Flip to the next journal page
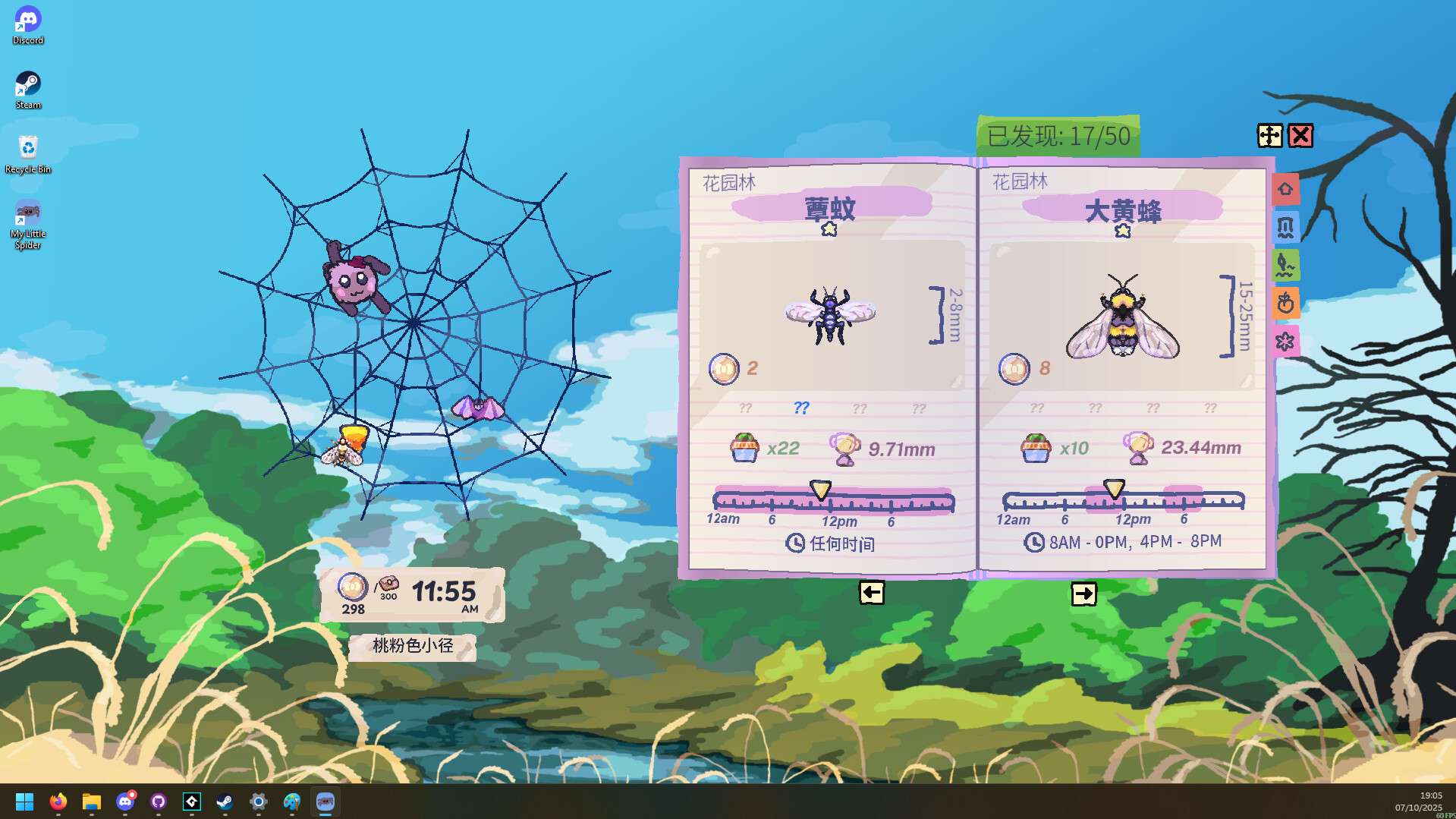Screen dimensions: 1456x819 tap(1084, 594)
